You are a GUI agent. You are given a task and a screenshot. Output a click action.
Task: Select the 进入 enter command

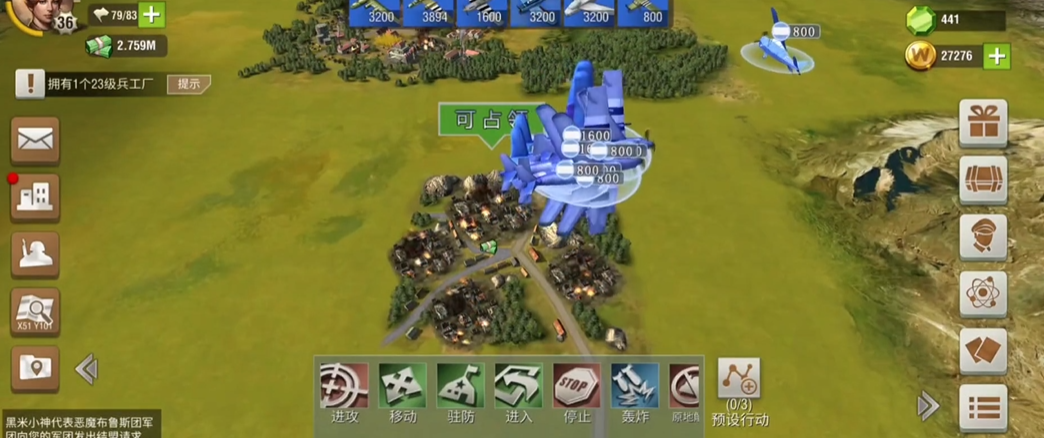518,386
